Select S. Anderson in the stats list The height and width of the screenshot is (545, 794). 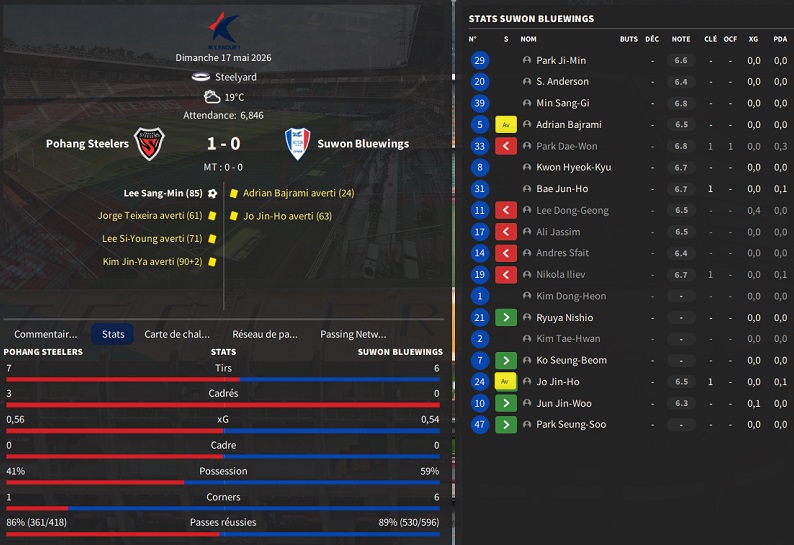click(562, 82)
